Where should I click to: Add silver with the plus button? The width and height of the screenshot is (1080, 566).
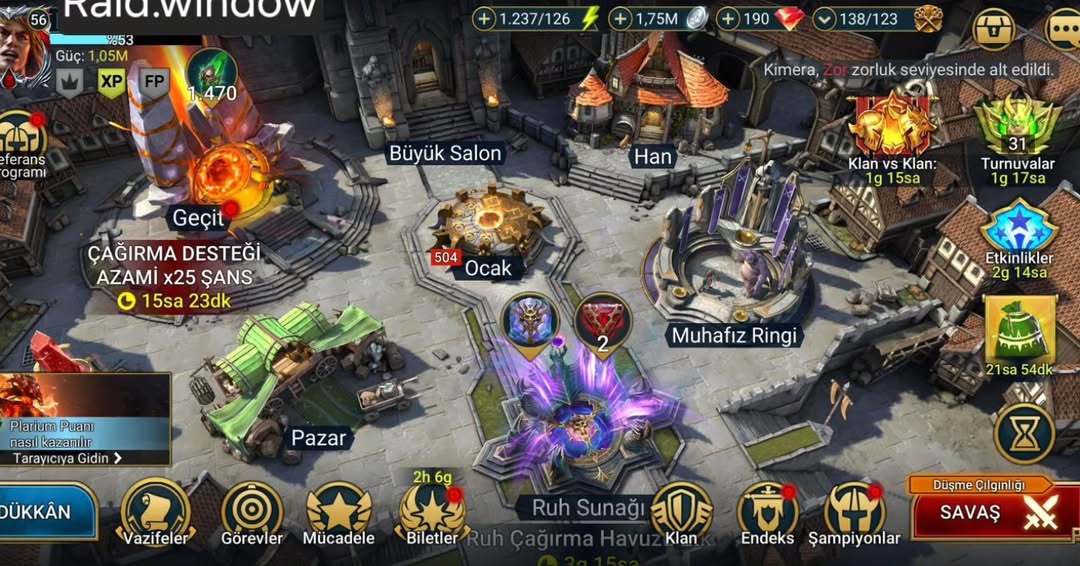[620, 19]
